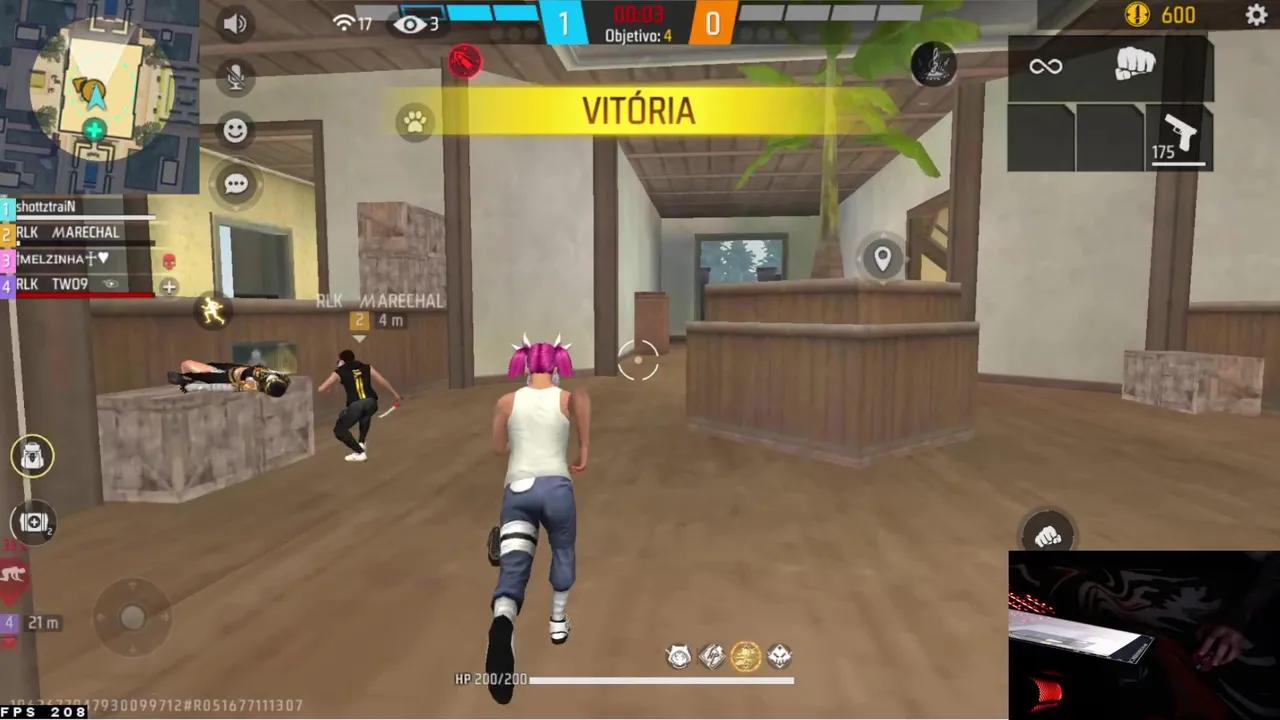
Task: Mute your microphone
Action: pyautogui.click(x=236, y=77)
